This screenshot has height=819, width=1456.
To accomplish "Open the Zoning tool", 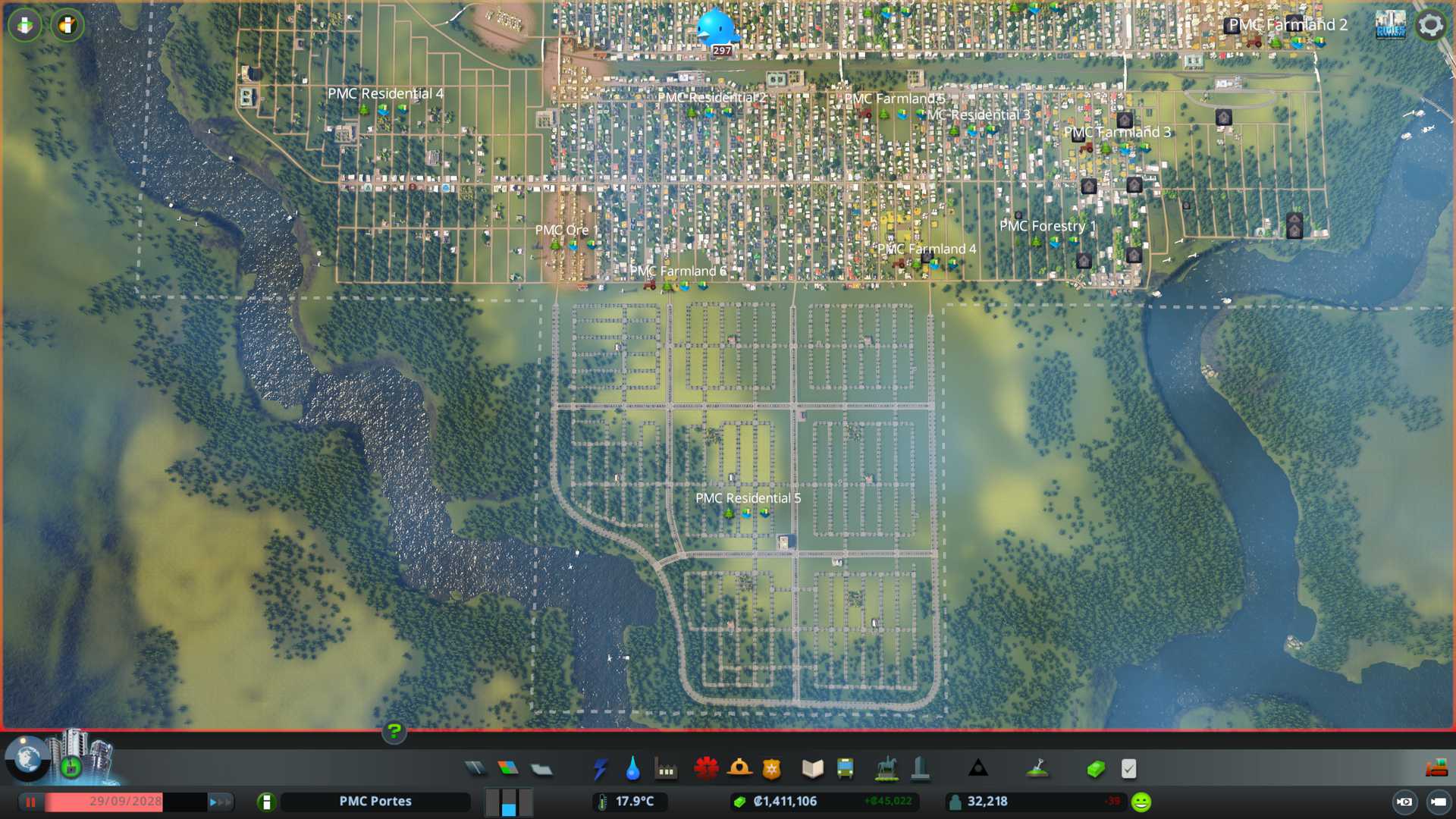I will [508, 769].
